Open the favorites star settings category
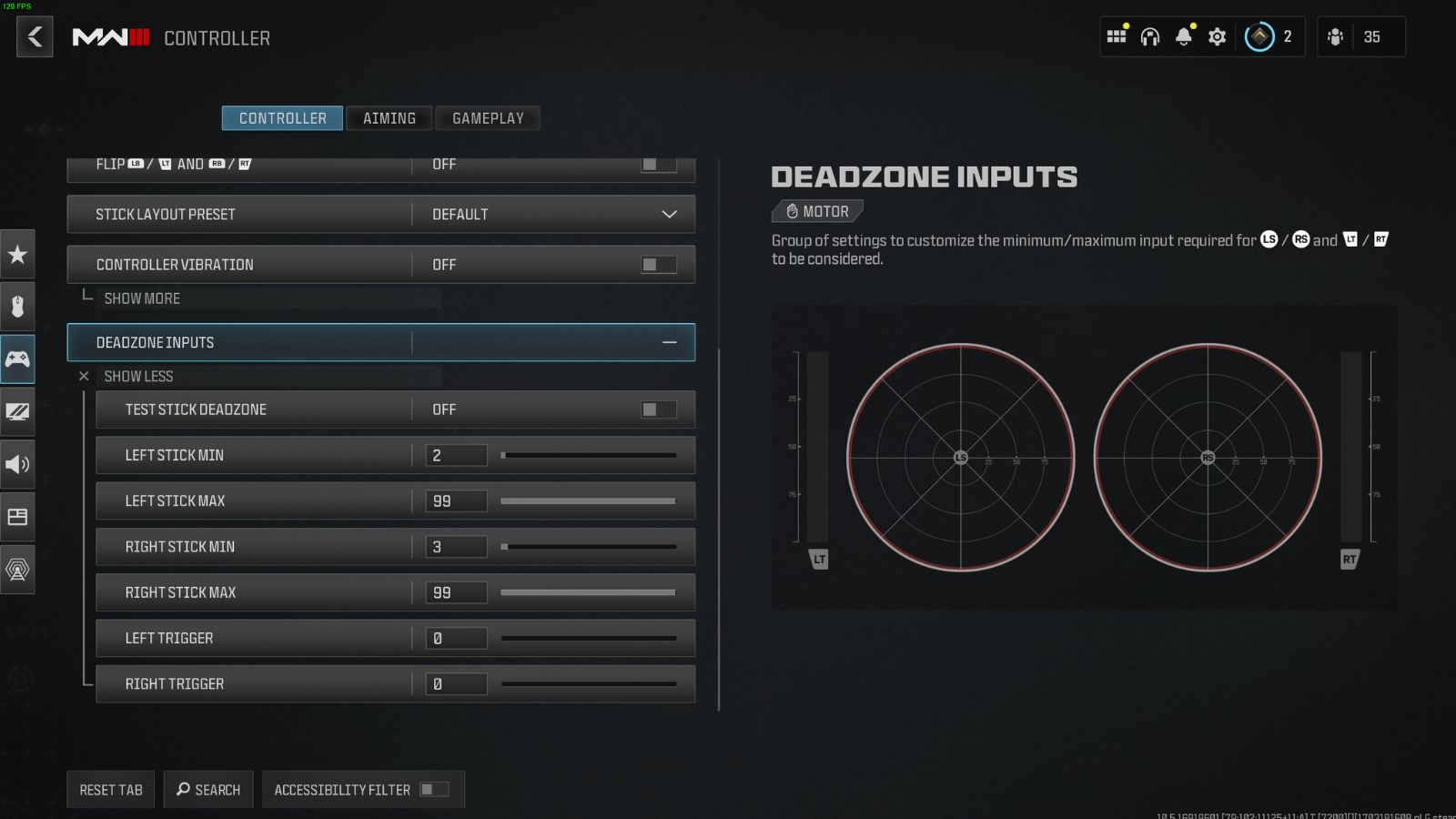This screenshot has height=819, width=1456. [17, 256]
